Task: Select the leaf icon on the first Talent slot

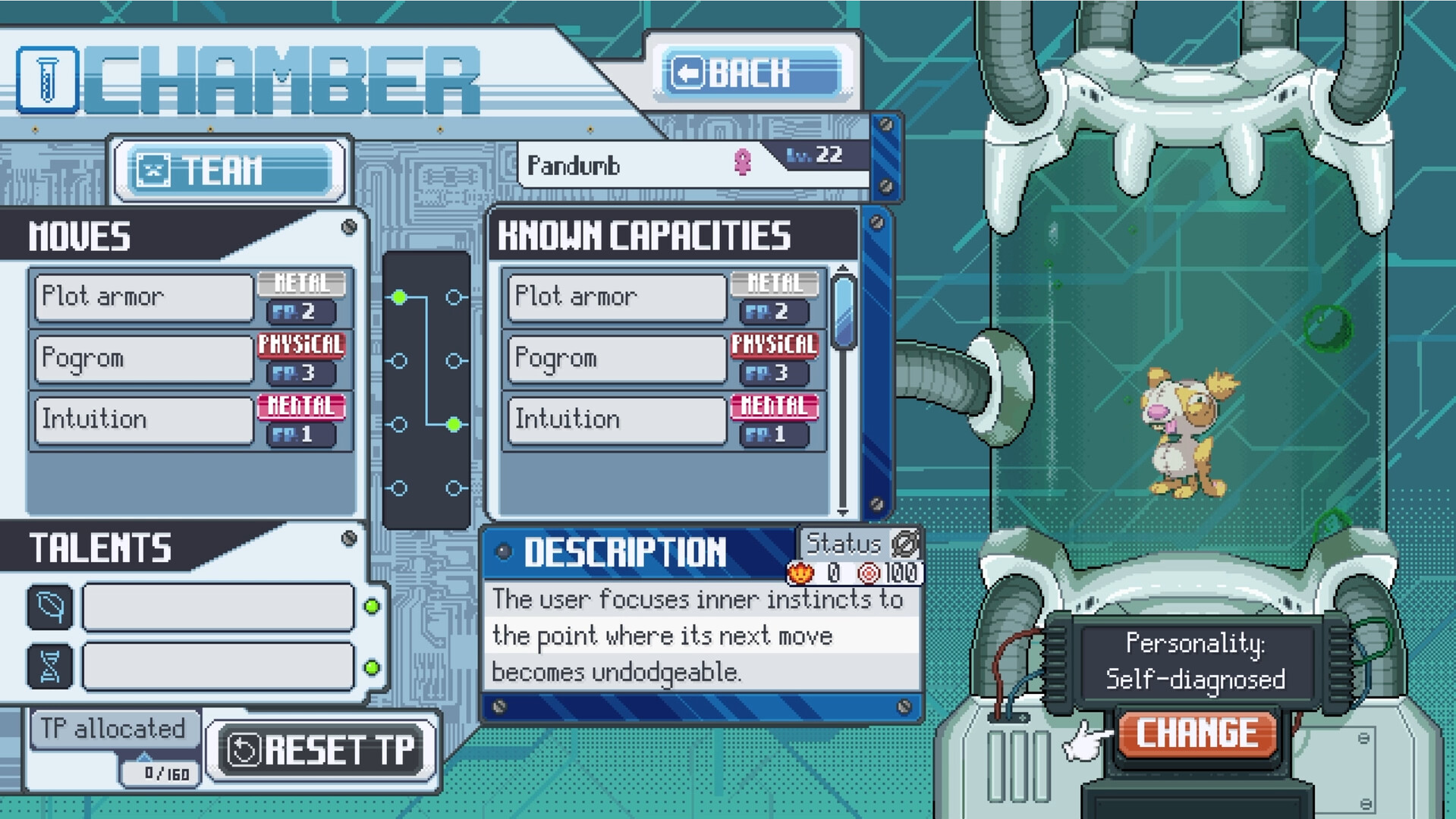Action: click(x=49, y=607)
